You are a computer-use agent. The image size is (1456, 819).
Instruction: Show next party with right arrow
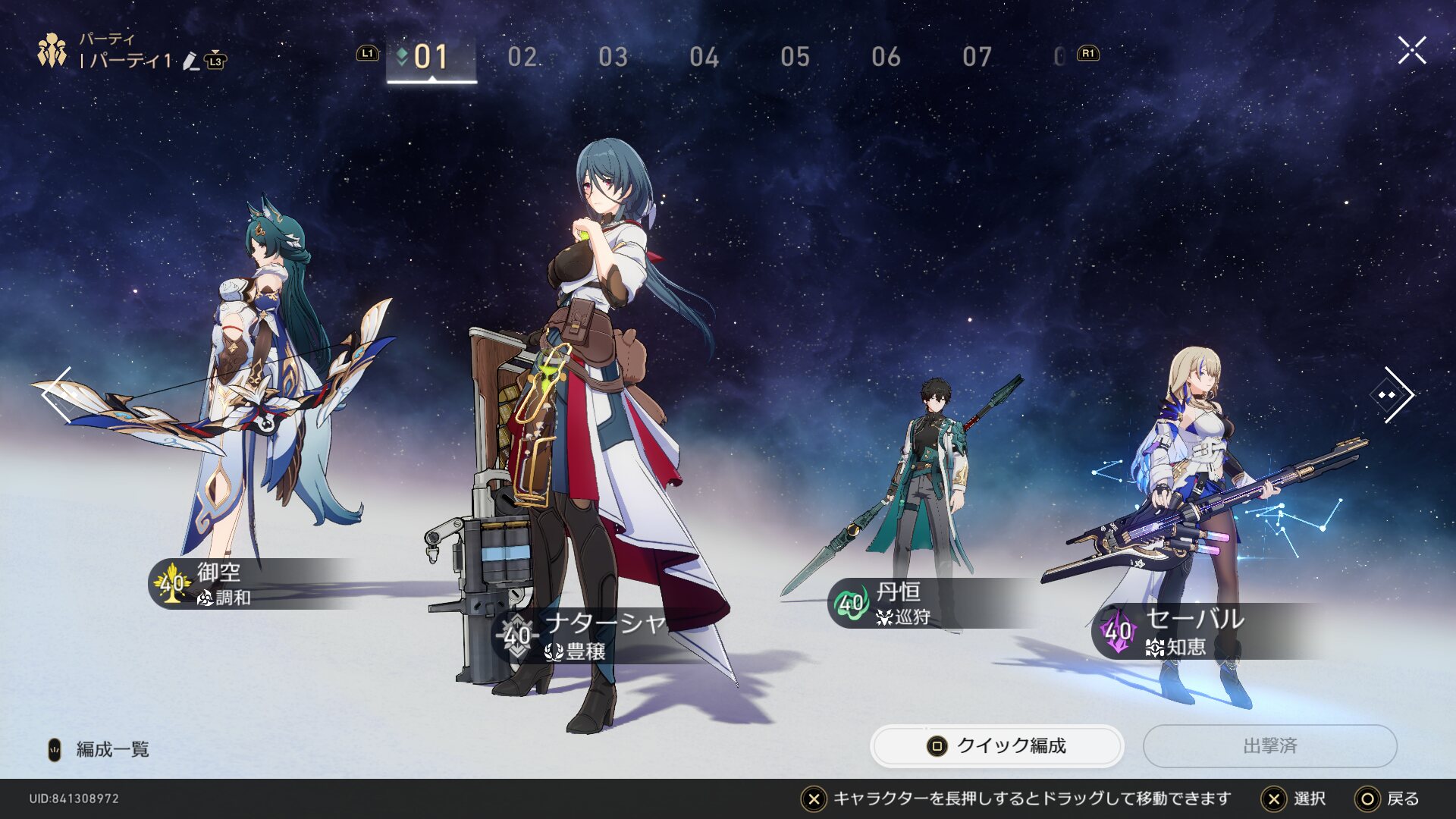tap(1394, 394)
